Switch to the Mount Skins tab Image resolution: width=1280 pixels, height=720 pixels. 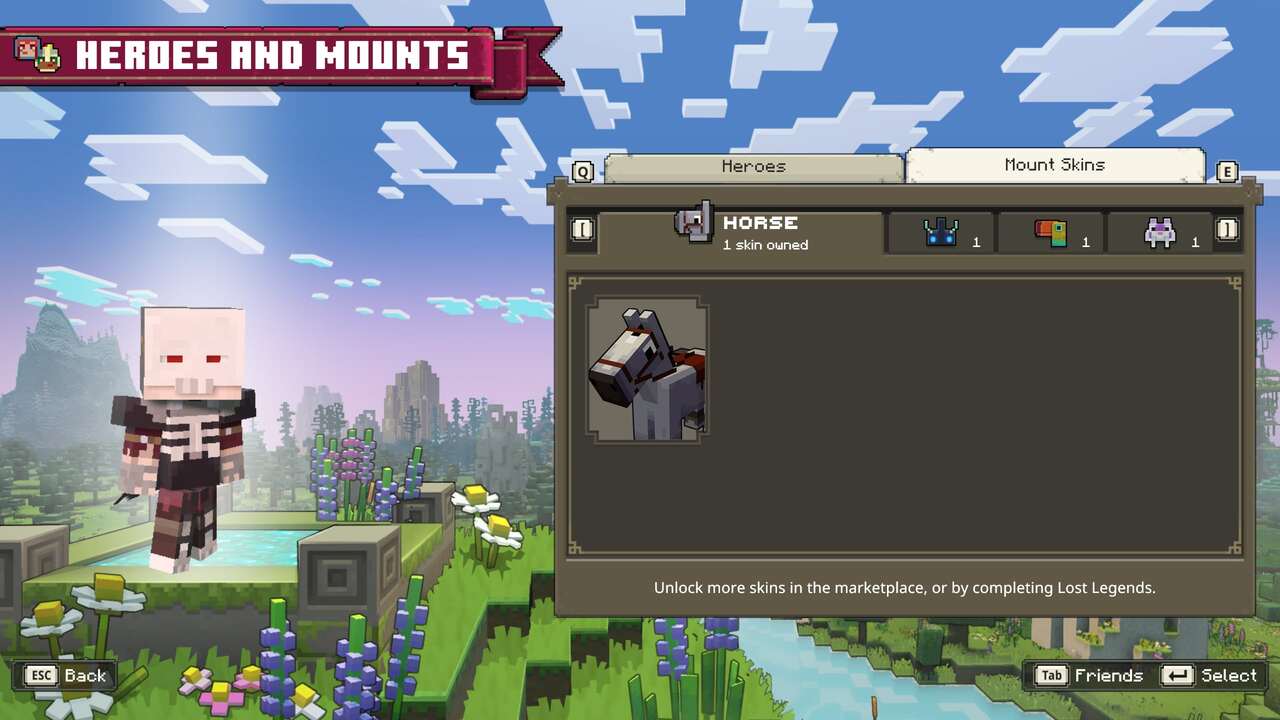(x=1055, y=164)
